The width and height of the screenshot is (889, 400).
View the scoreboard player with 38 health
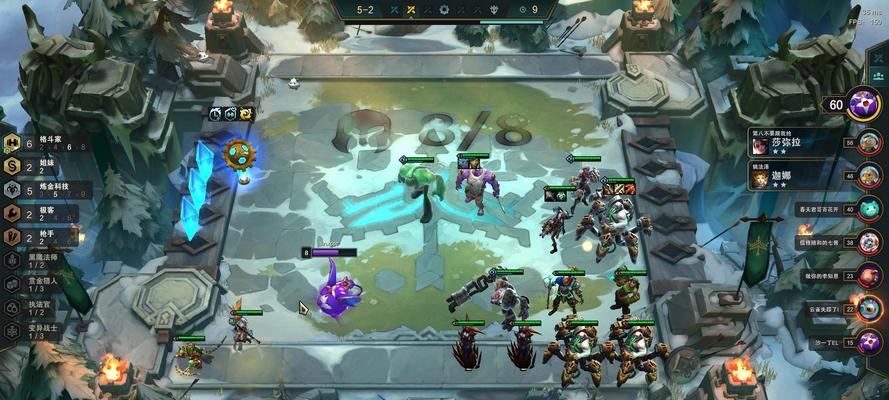point(868,242)
